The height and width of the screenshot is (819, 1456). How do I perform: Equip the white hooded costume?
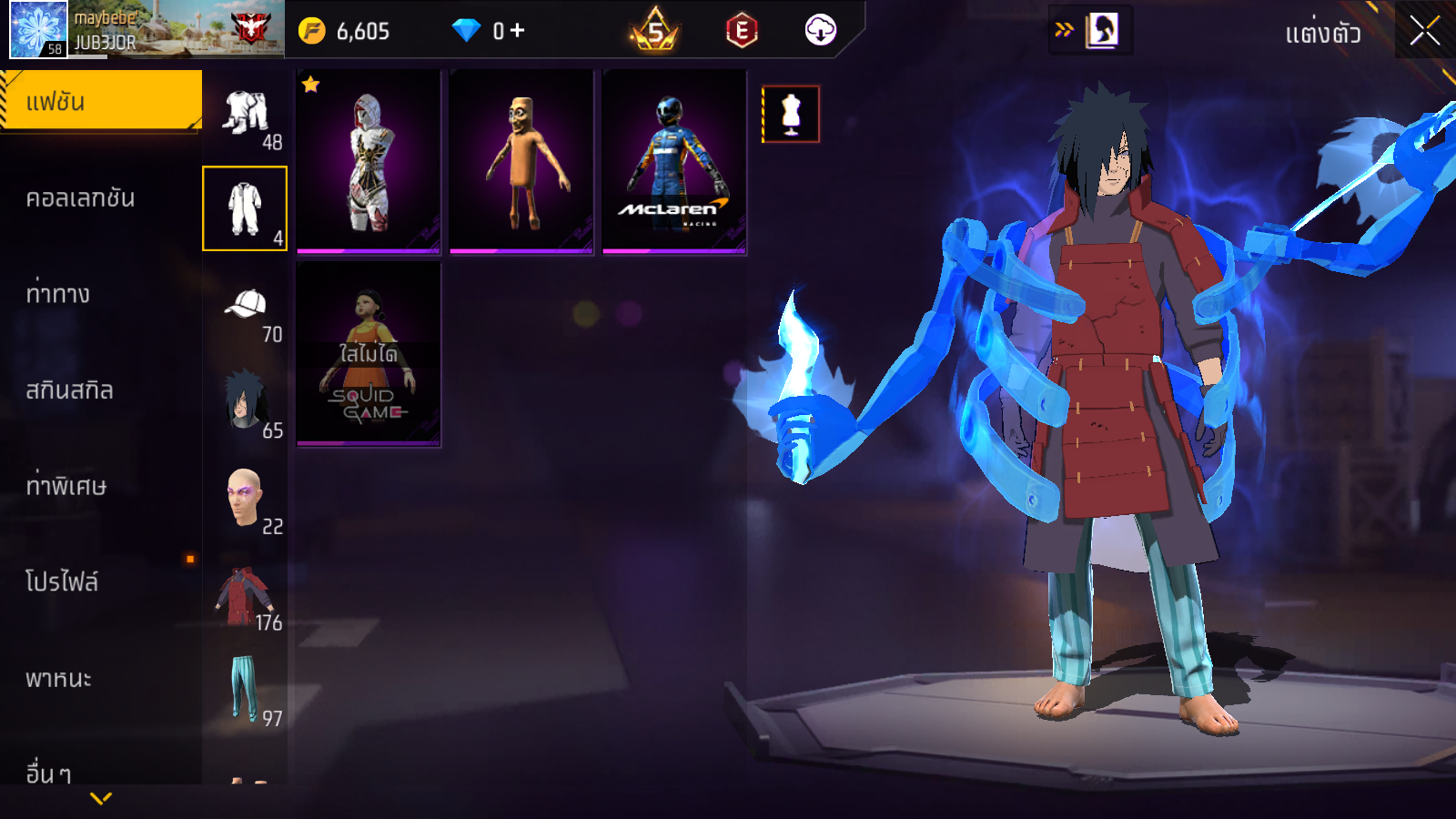pyautogui.click(x=369, y=162)
